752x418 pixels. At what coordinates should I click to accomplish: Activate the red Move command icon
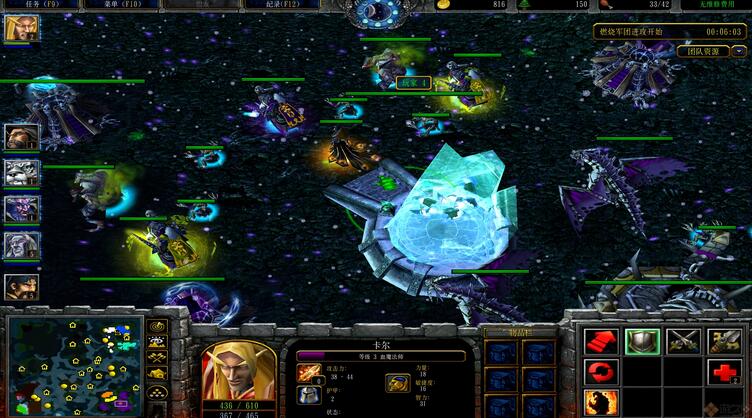point(599,342)
